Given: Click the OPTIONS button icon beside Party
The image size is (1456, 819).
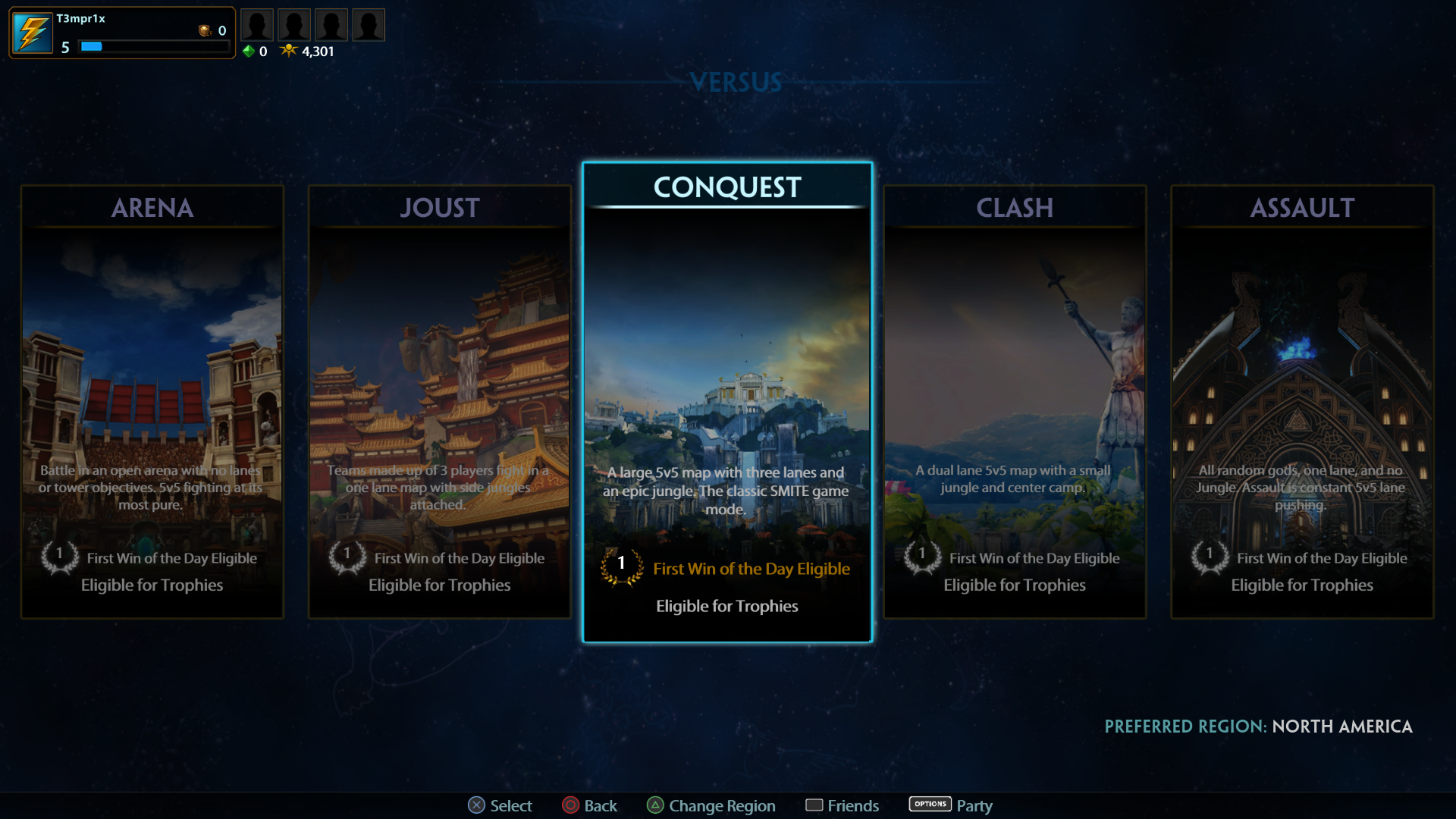Looking at the screenshot, I should coord(930,804).
